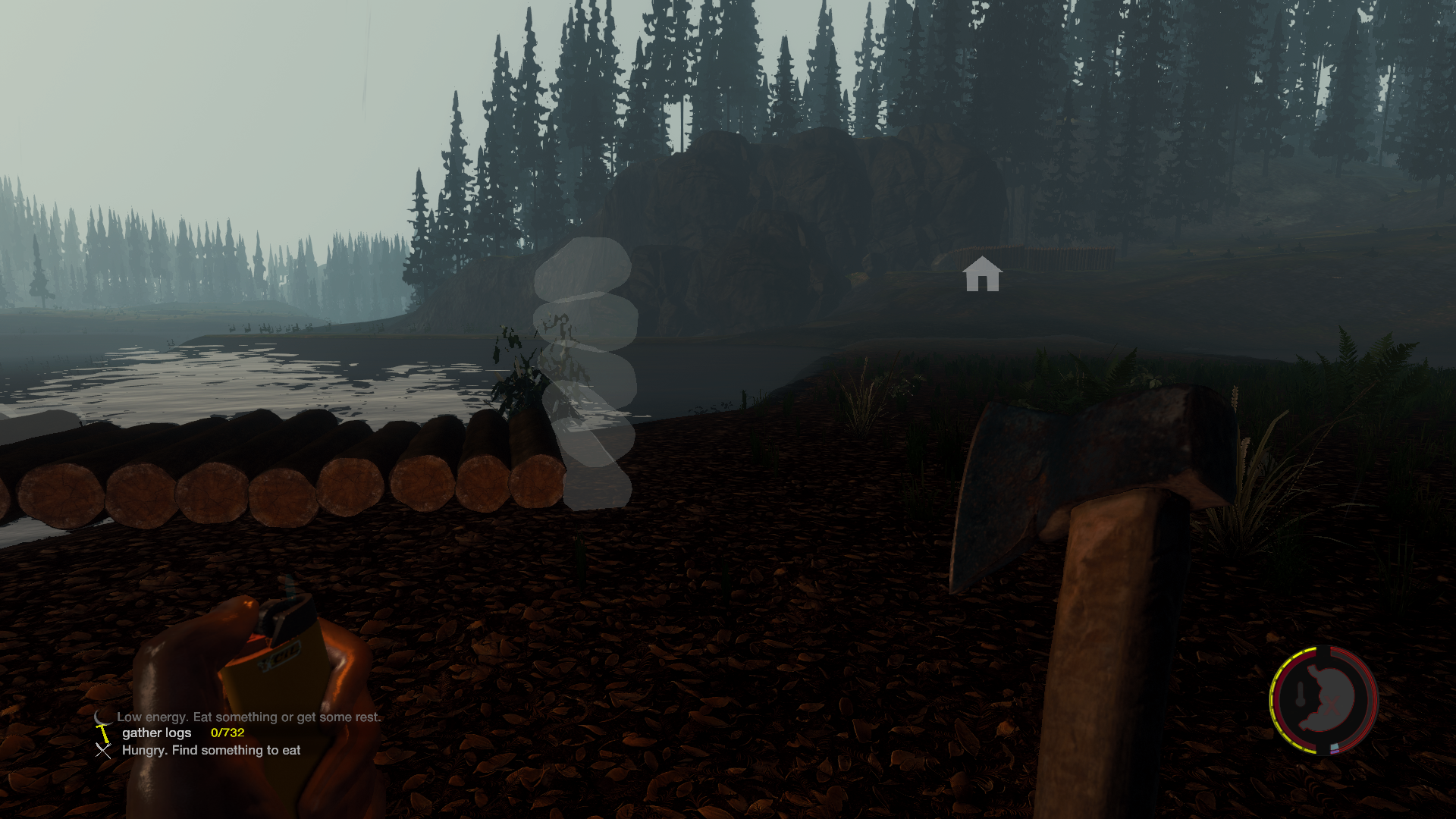Viewport: 1456px width, 819px height.
Task: Select the gather logs objective tracker
Action: click(x=157, y=733)
